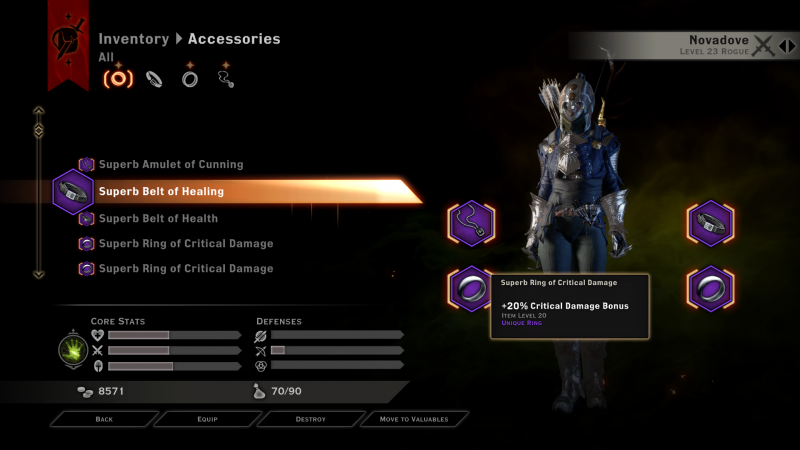800x450 pixels.
Task: Click the list scroll-up arrow
Action: click(x=39, y=111)
